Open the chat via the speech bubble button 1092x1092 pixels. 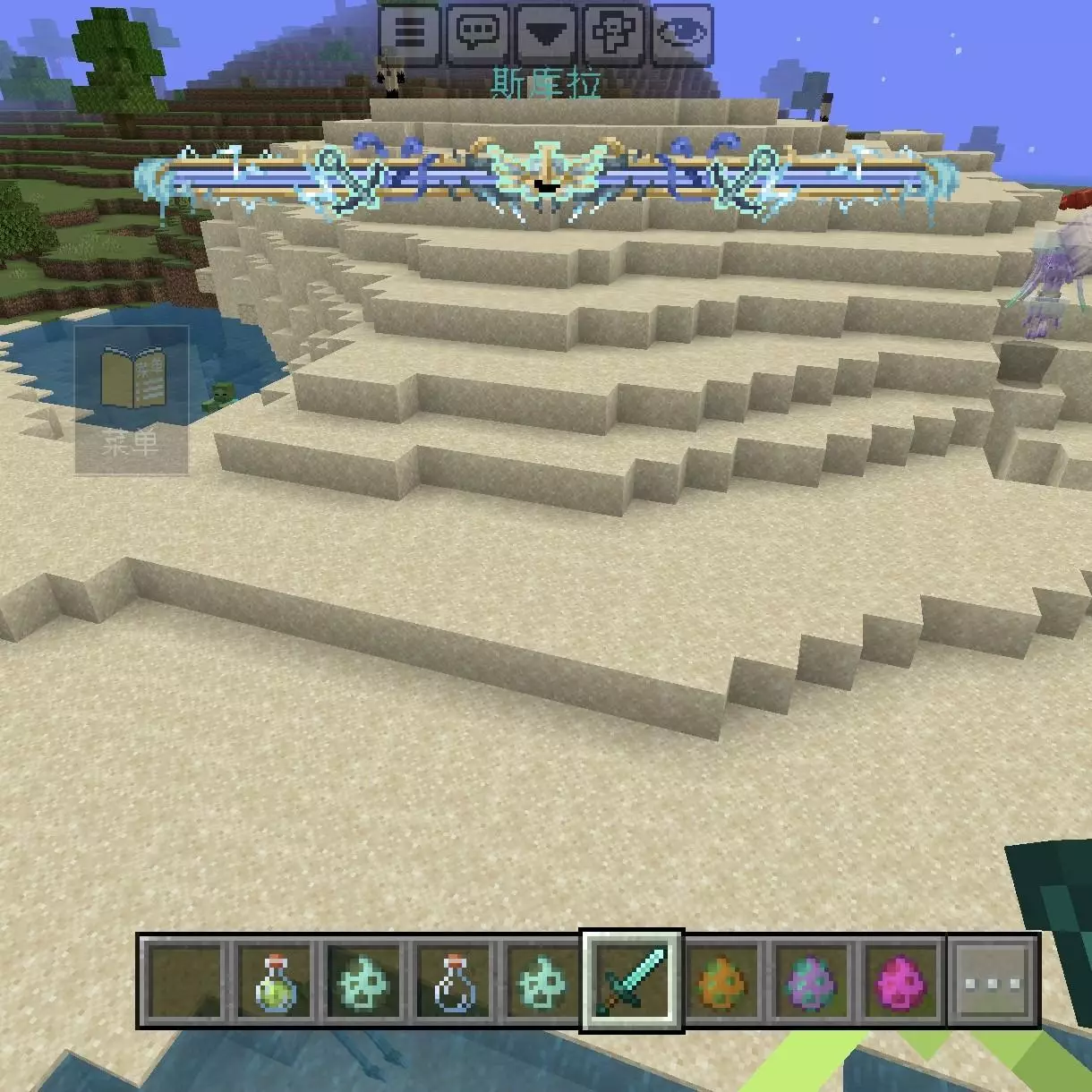click(477, 34)
